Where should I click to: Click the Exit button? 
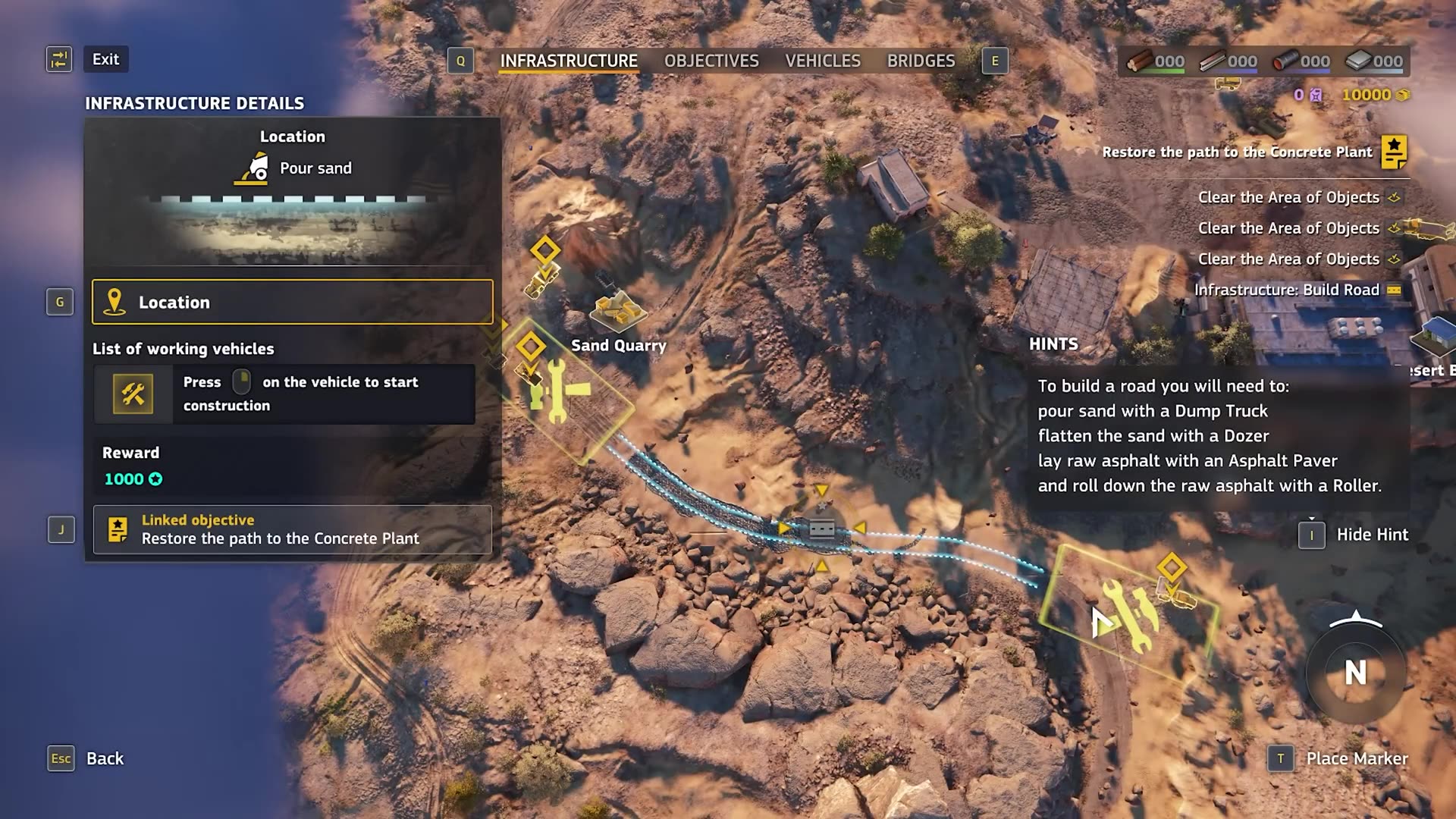[105, 59]
